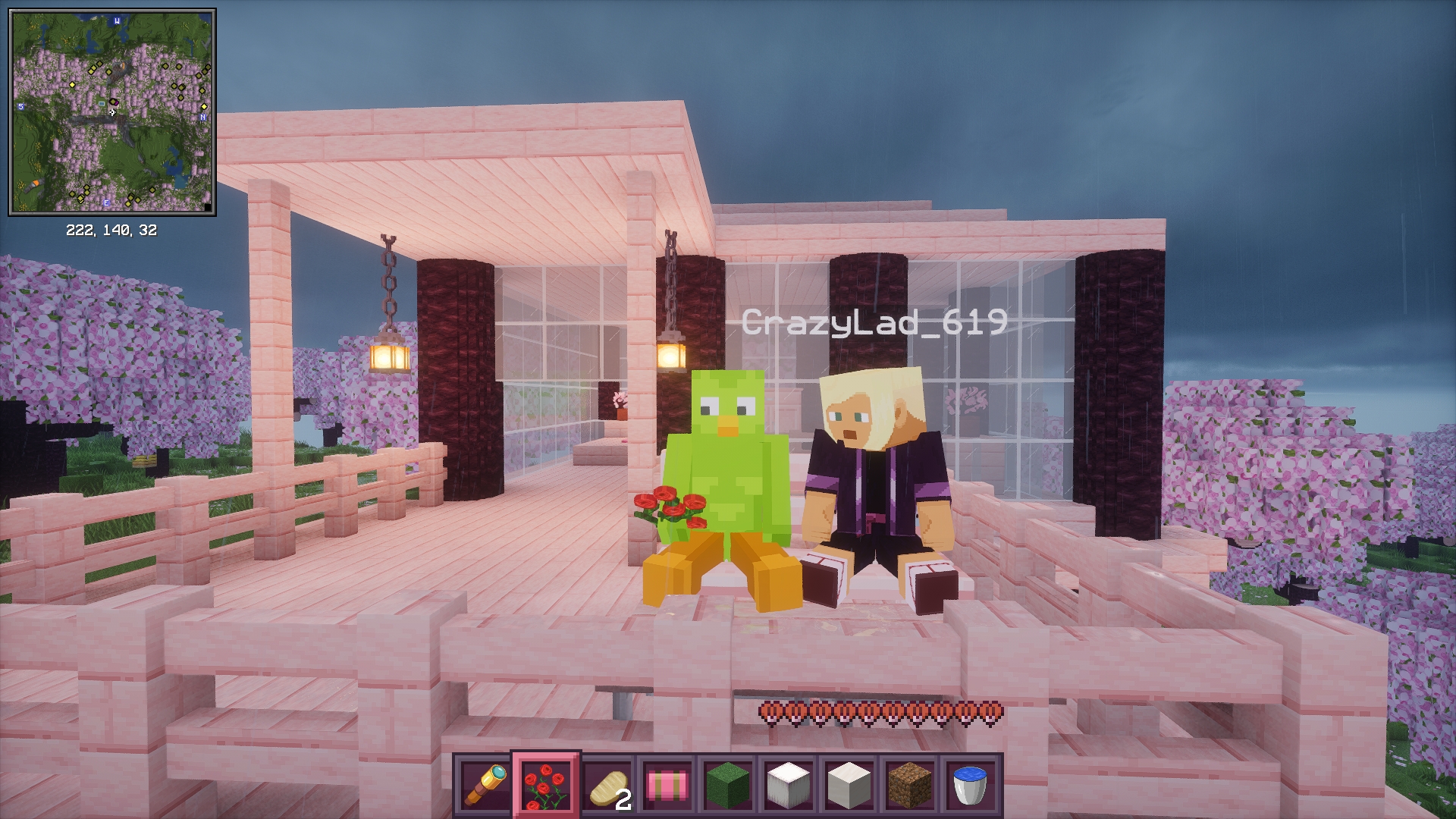
Task: Click the S direction marker on the minimap
Action: 20,108
